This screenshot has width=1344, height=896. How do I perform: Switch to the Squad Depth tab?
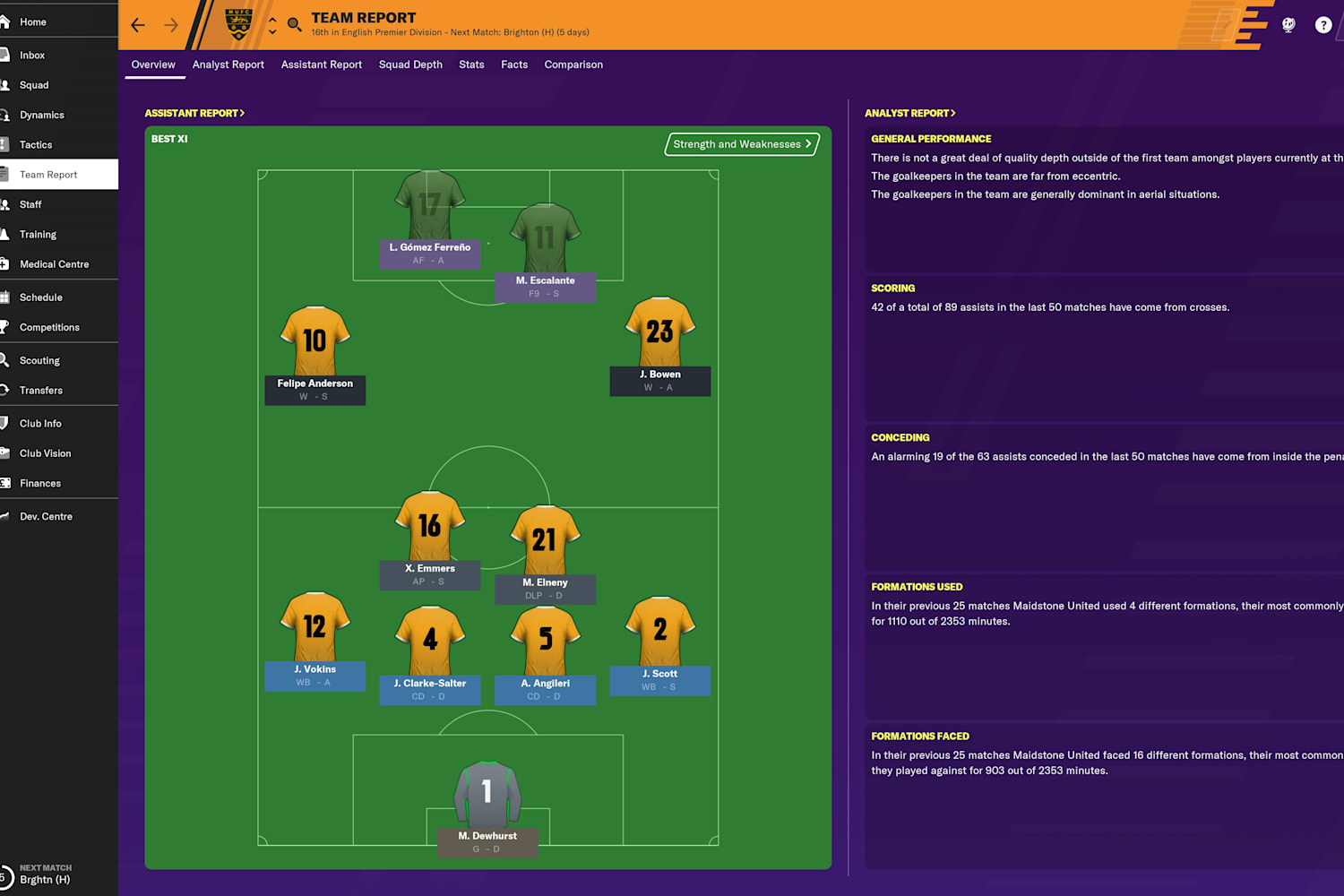pyautogui.click(x=410, y=65)
